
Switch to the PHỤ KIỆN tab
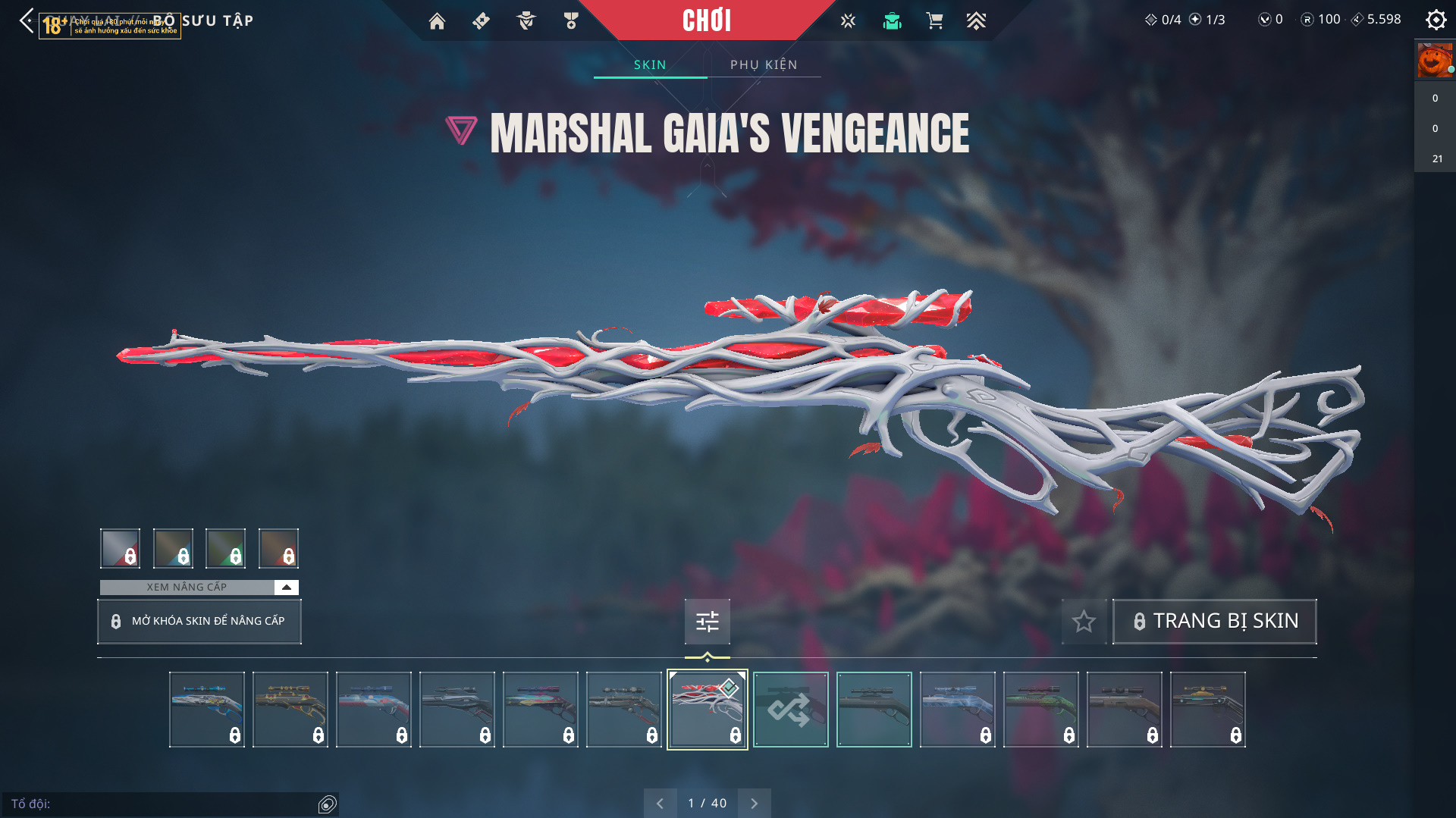pyautogui.click(x=764, y=65)
